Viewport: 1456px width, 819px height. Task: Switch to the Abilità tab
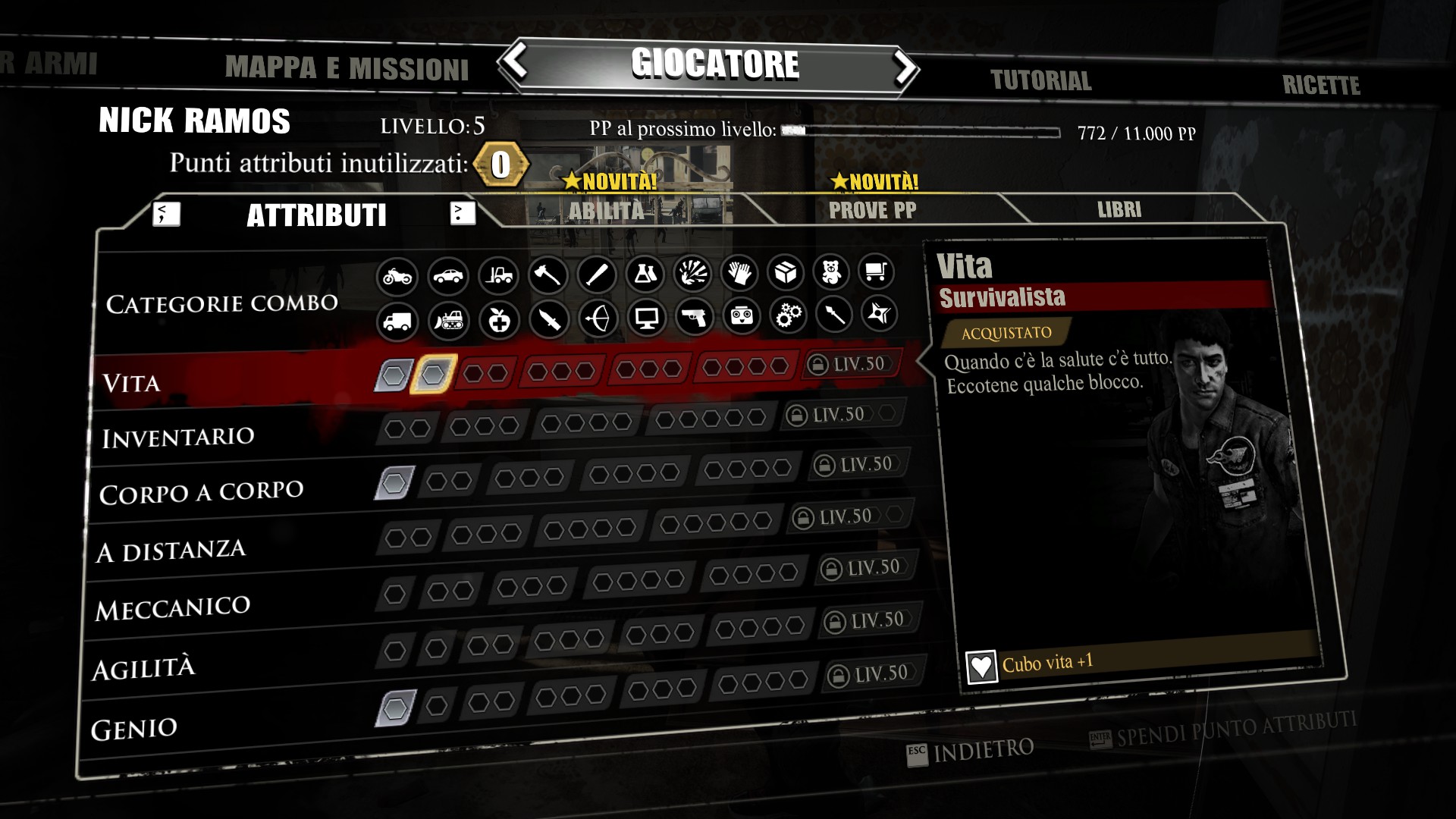click(607, 210)
